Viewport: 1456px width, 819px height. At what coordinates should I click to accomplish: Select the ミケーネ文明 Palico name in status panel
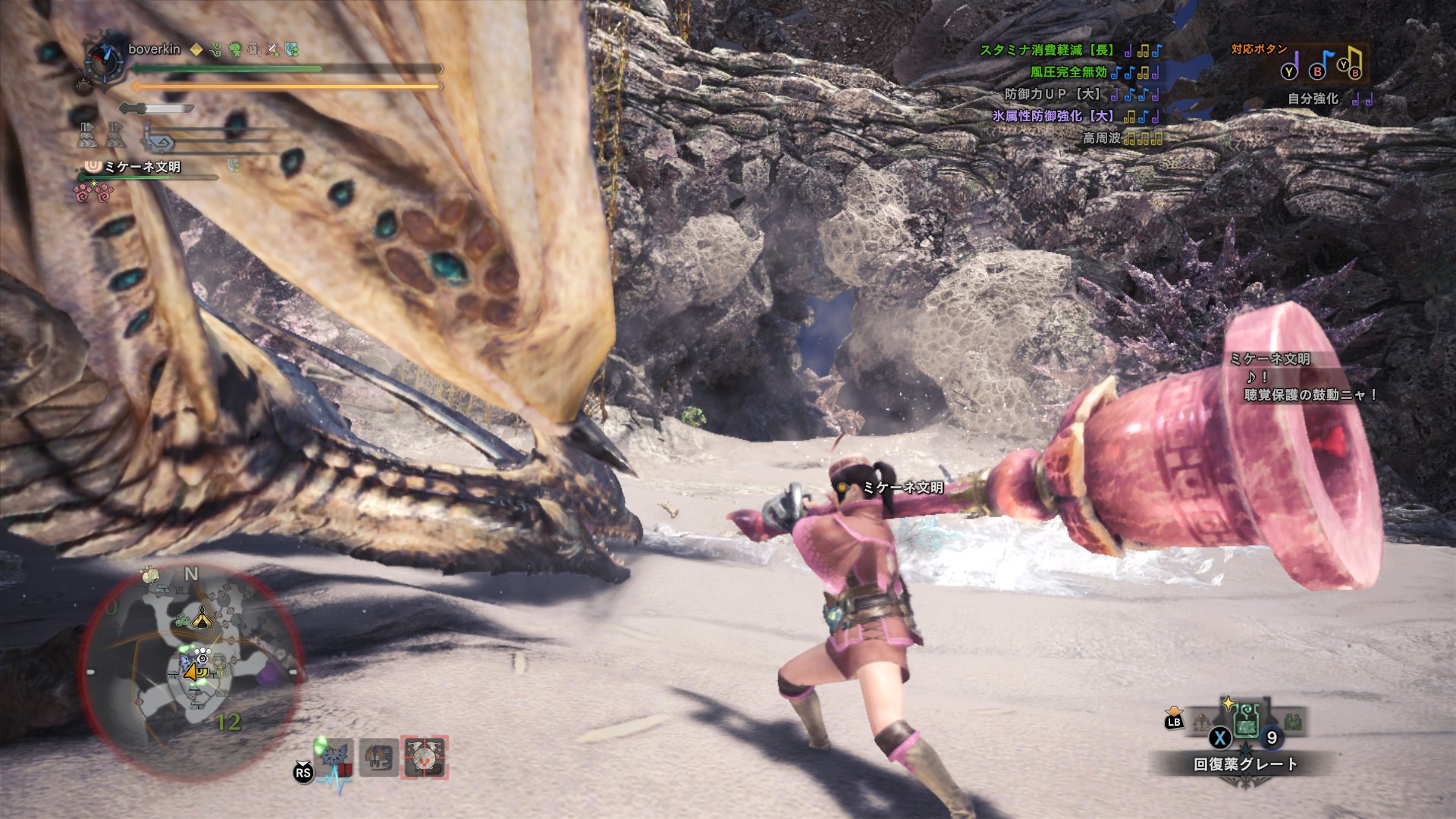pos(142,166)
